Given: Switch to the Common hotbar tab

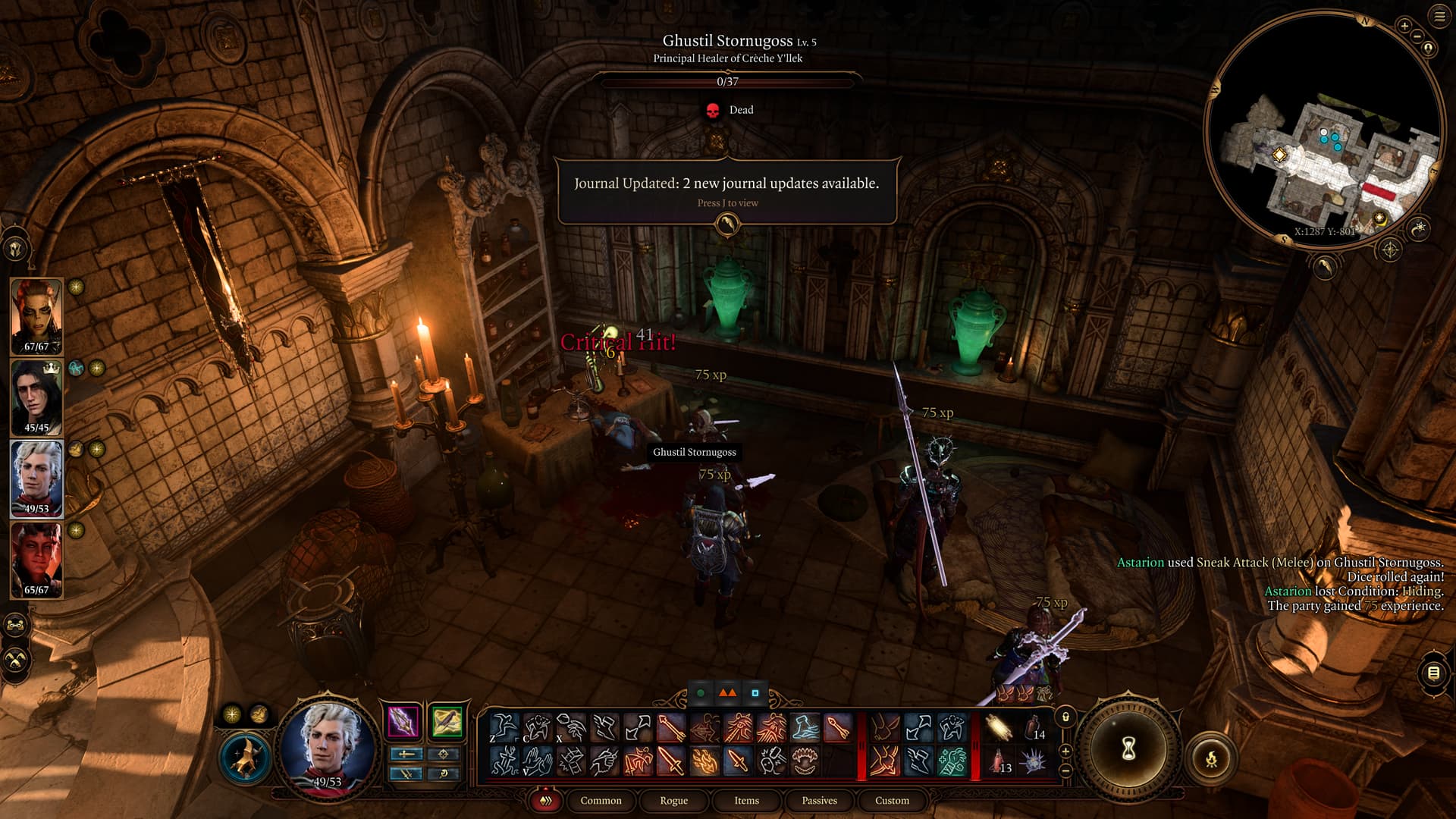Looking at the screenshot, I should pyautogui.click(x=601, y=800).
